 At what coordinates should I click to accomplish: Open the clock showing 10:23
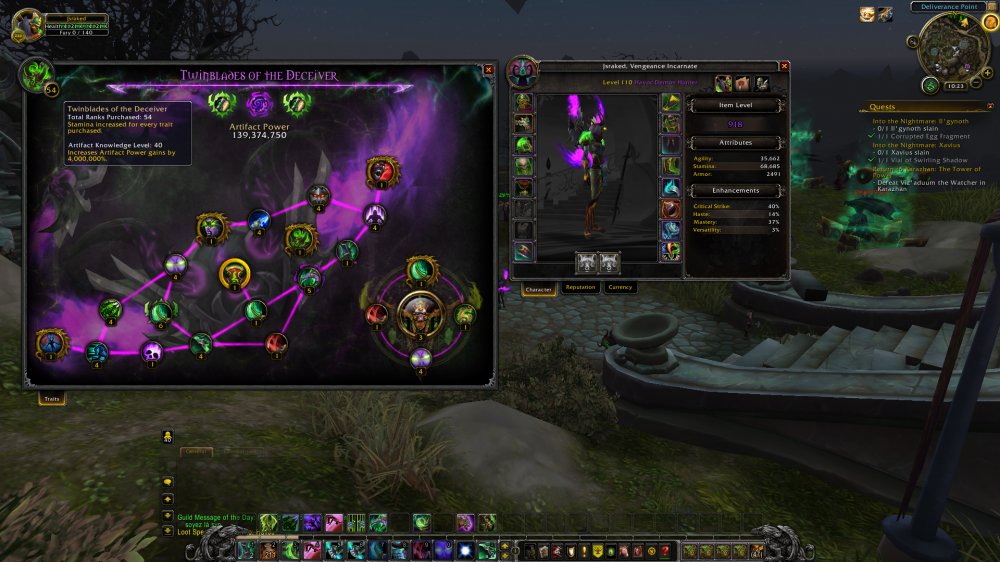coord(953,86)
